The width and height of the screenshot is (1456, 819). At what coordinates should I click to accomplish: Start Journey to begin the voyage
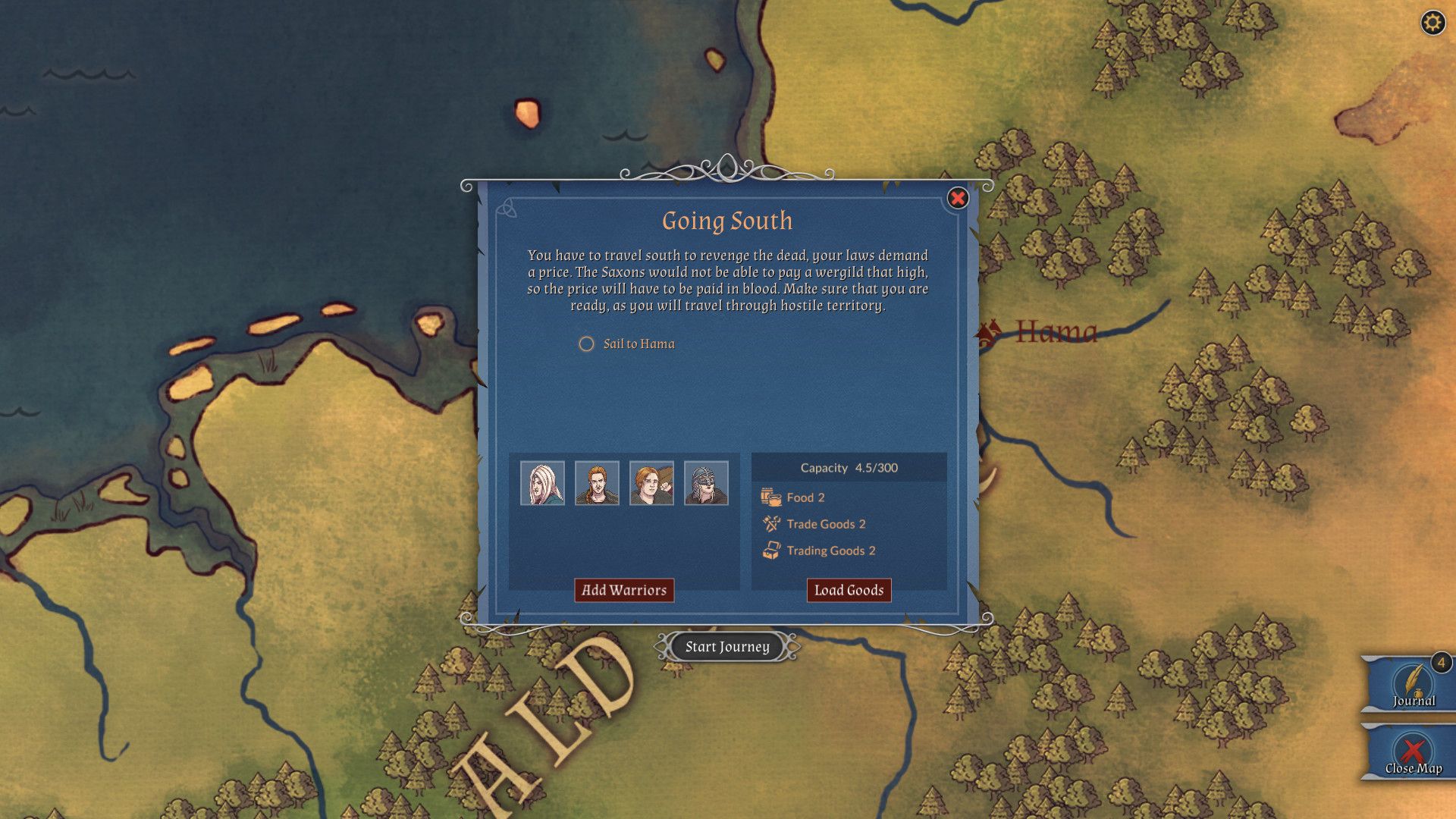click(727, 647)
